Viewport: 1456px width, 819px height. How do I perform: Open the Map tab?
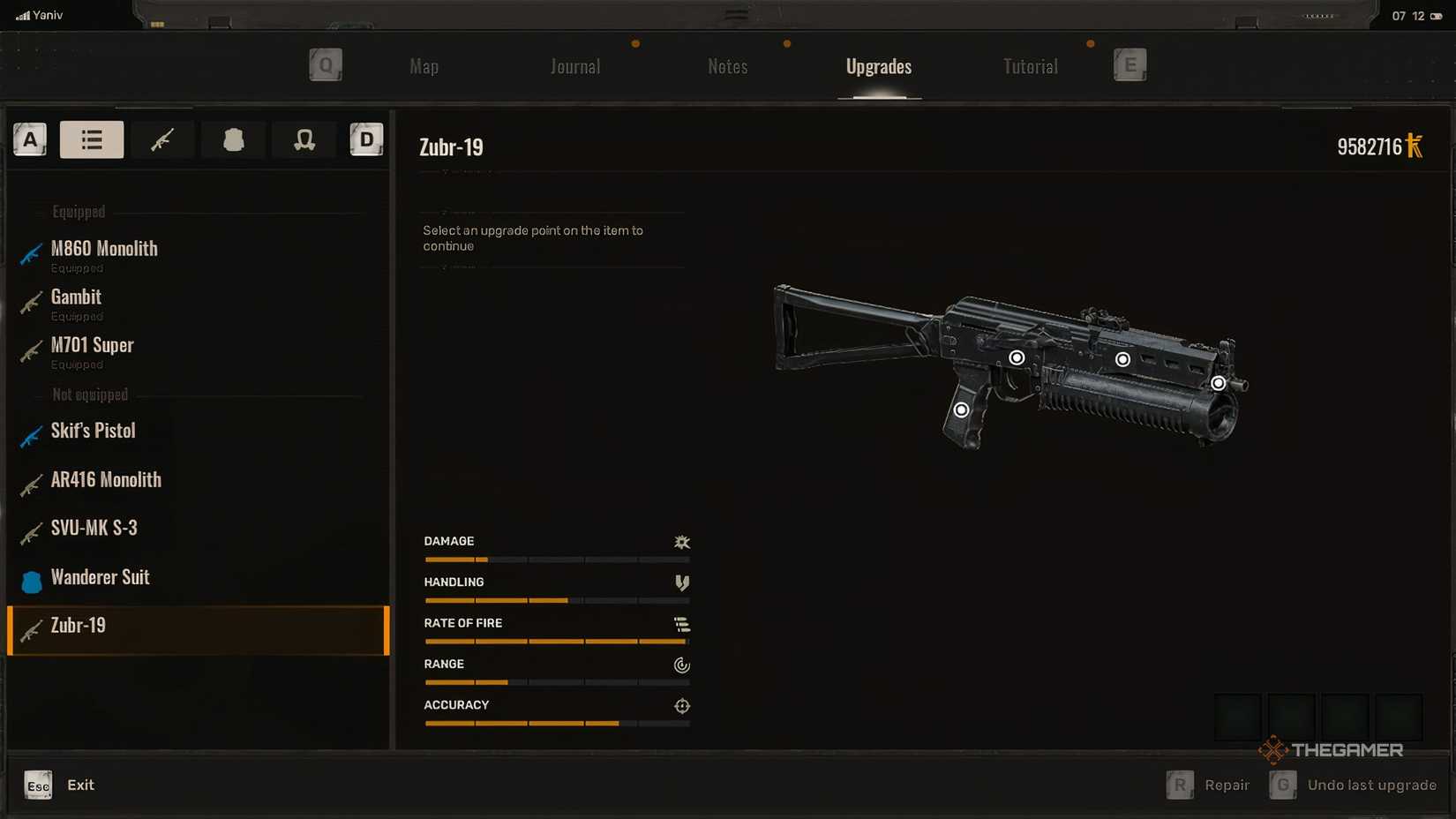coord(424,67)
